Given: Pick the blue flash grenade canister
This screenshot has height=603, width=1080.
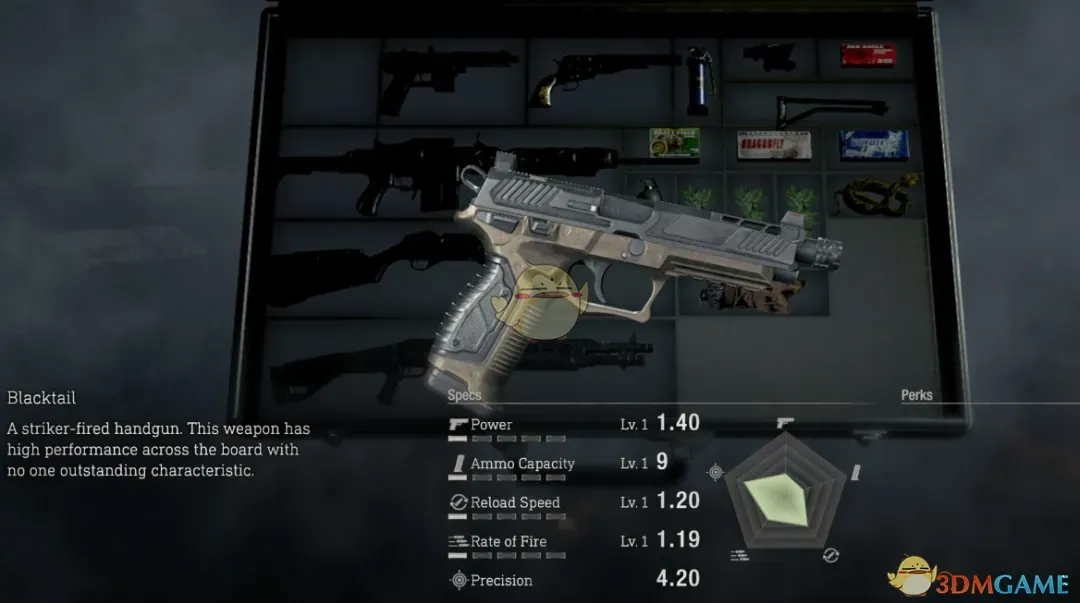Looking at the screenshot, I should coord(699,77).
